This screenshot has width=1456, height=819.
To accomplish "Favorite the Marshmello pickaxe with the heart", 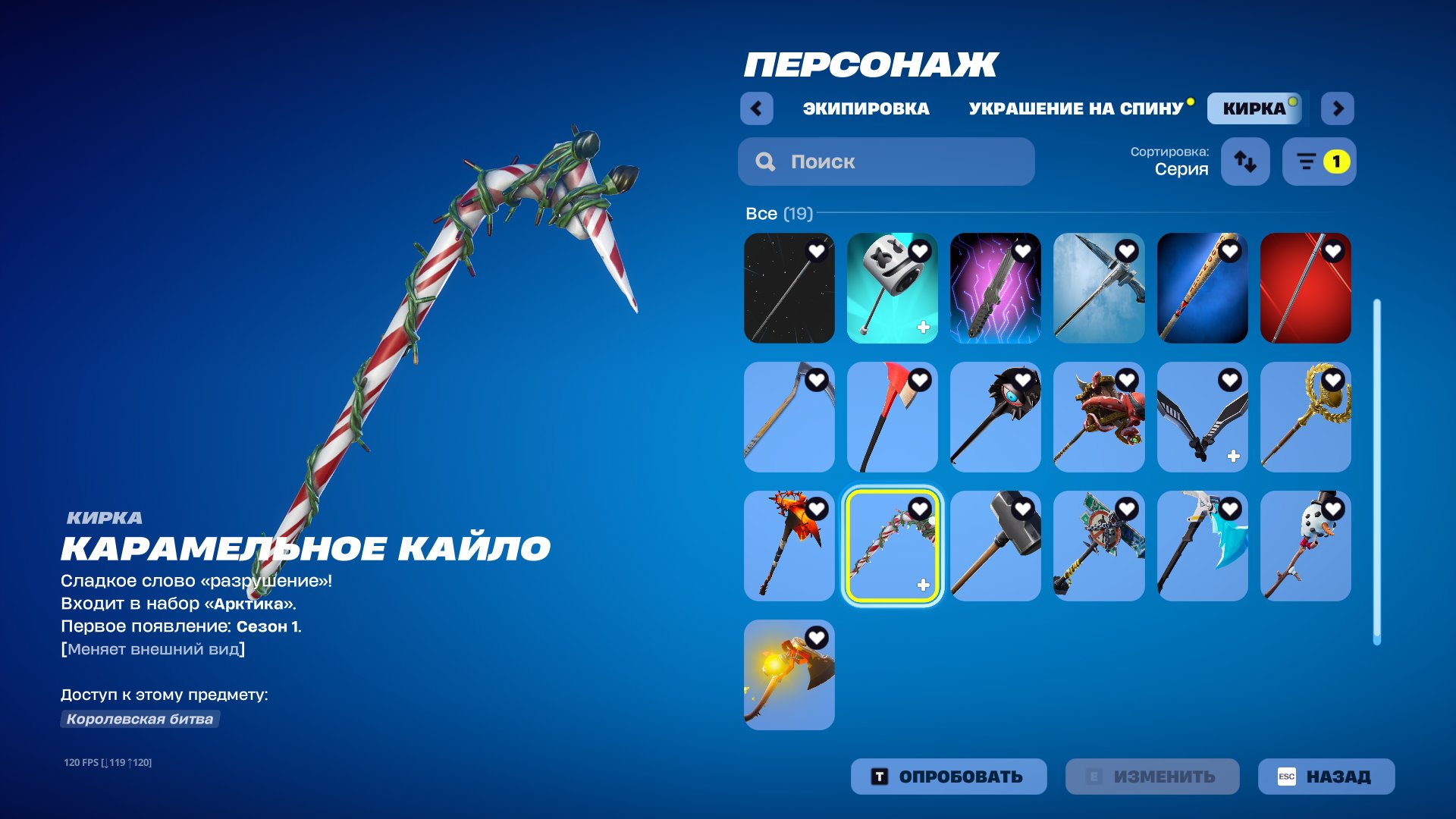I will click(x=920, y=250).
